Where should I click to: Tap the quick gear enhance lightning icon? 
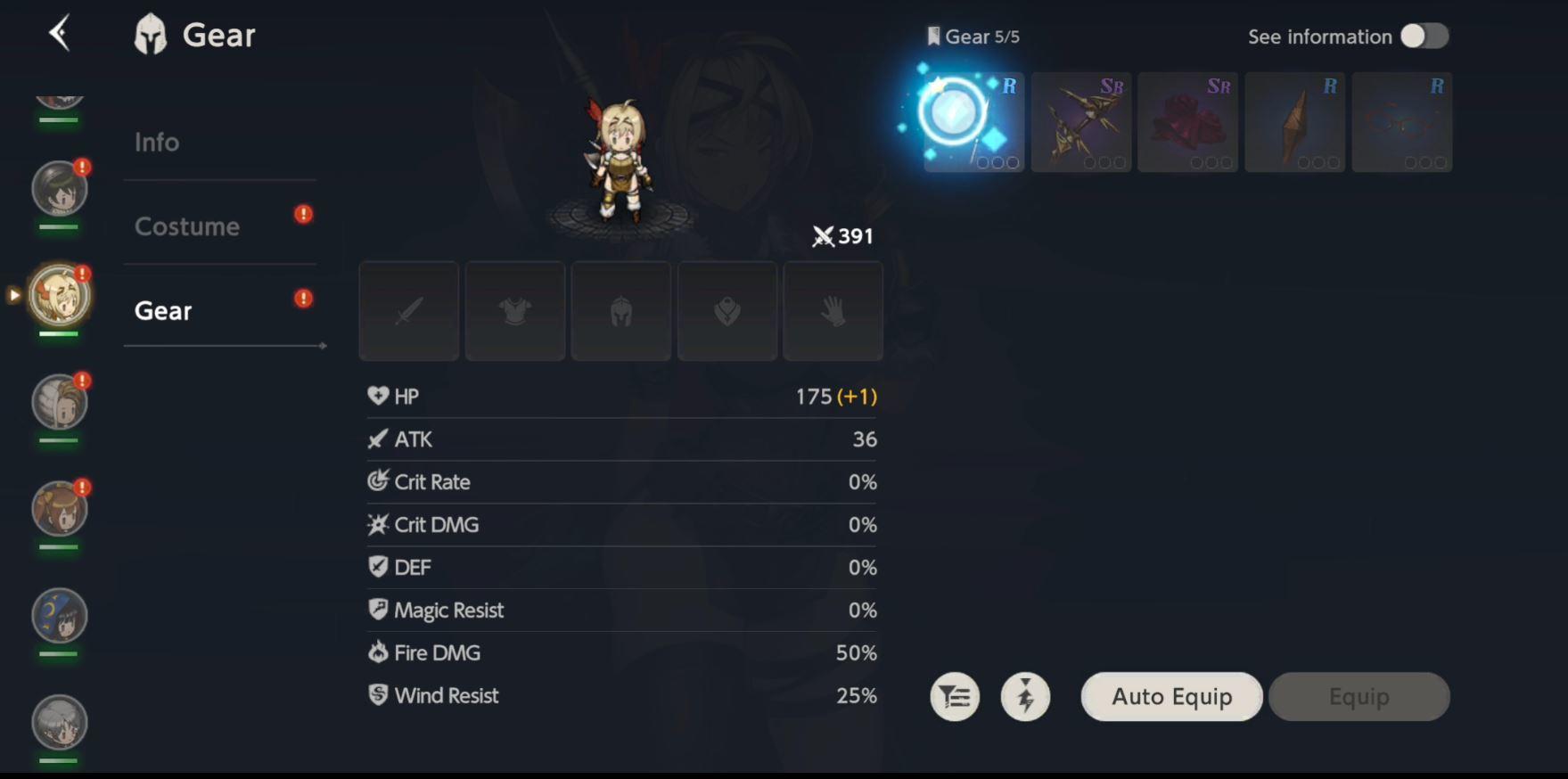coord(1025,696)
